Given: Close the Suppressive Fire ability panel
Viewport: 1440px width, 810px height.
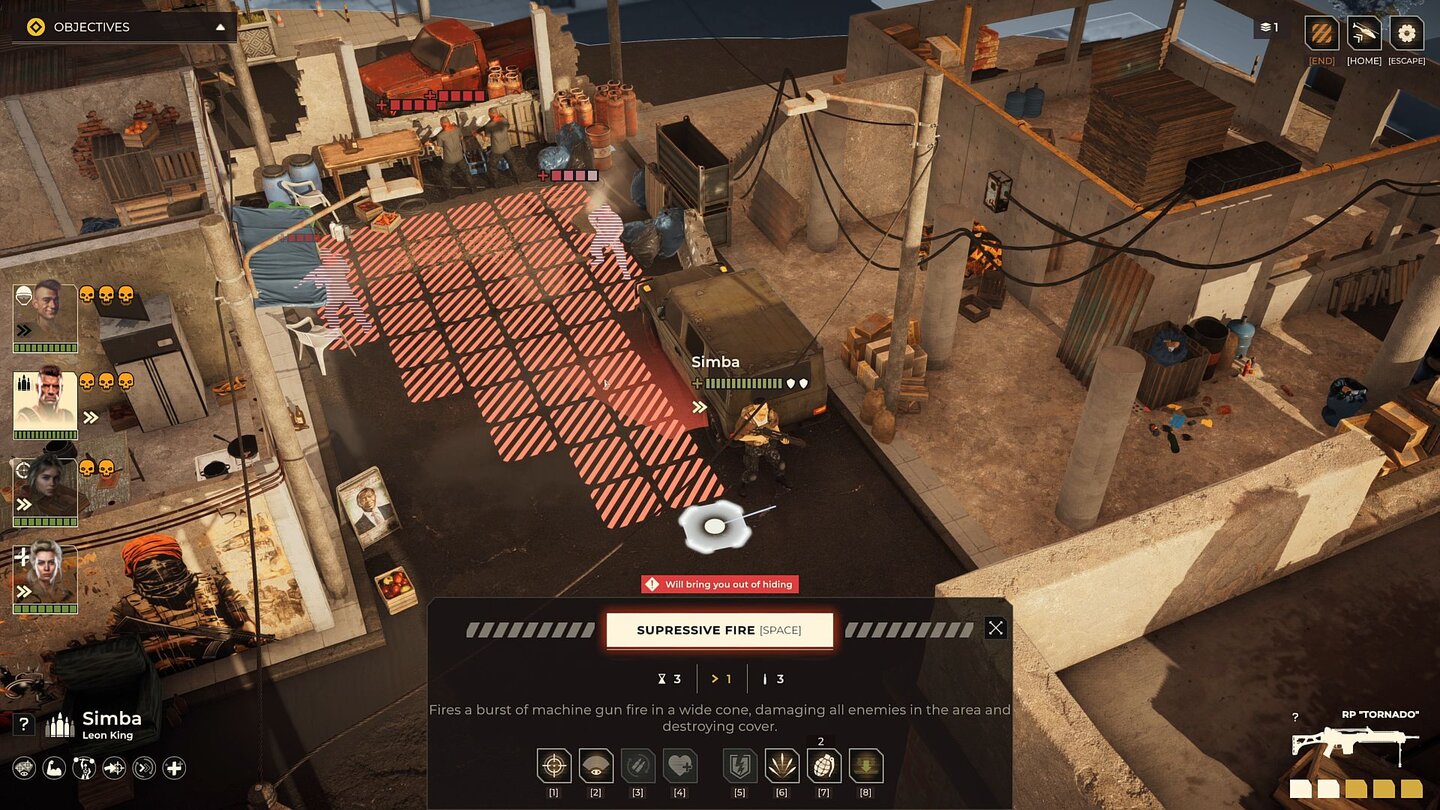Looking at the screenshot, I should pyautogui.click(x=995, y=627).
